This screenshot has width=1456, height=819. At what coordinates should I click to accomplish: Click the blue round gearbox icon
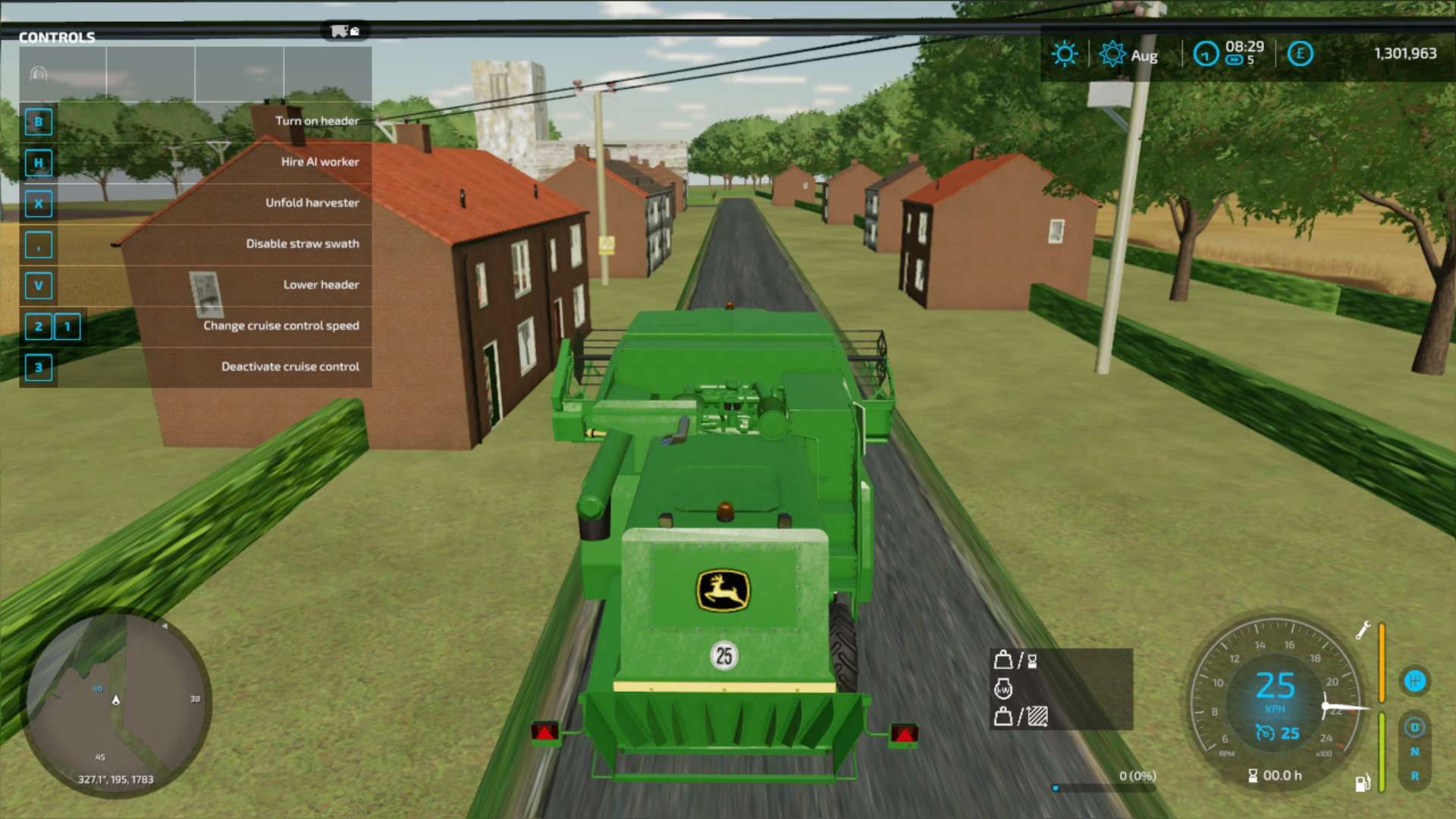click(x=1414, y=681)
